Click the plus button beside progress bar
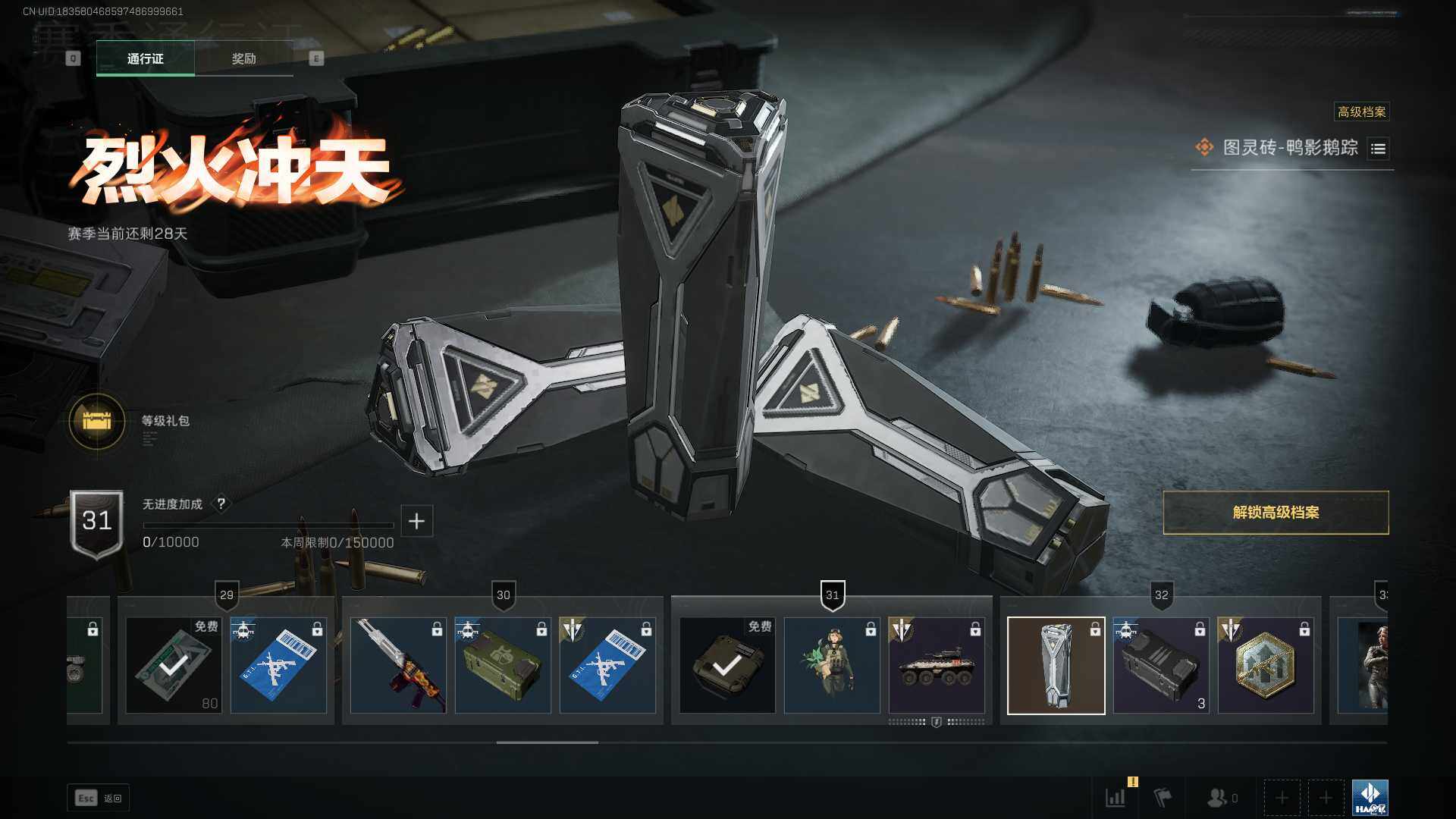The width and height of the screenshot is (1456, 819). pos(416,521)
